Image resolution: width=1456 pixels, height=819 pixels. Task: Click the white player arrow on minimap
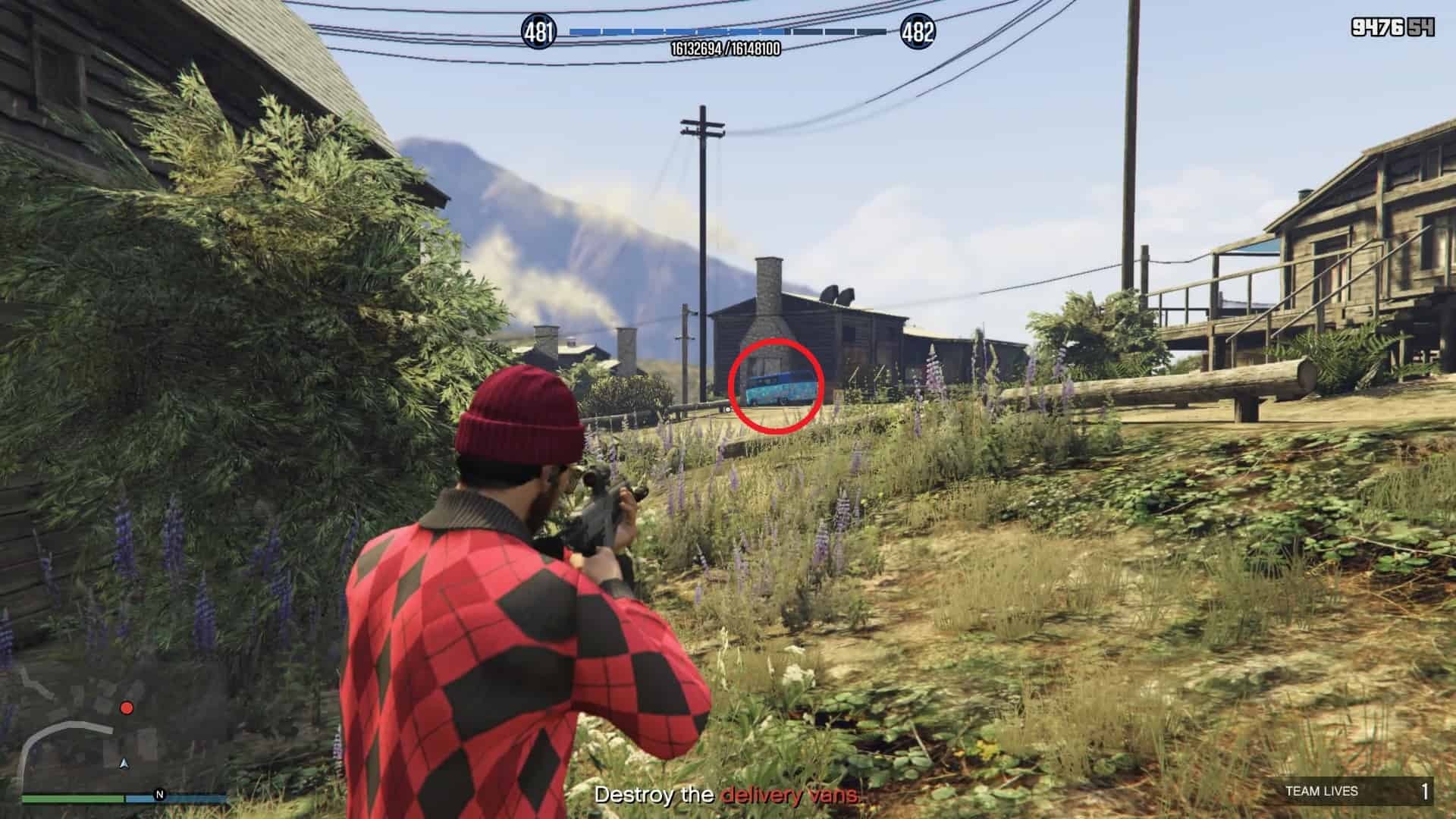[124, 762]
